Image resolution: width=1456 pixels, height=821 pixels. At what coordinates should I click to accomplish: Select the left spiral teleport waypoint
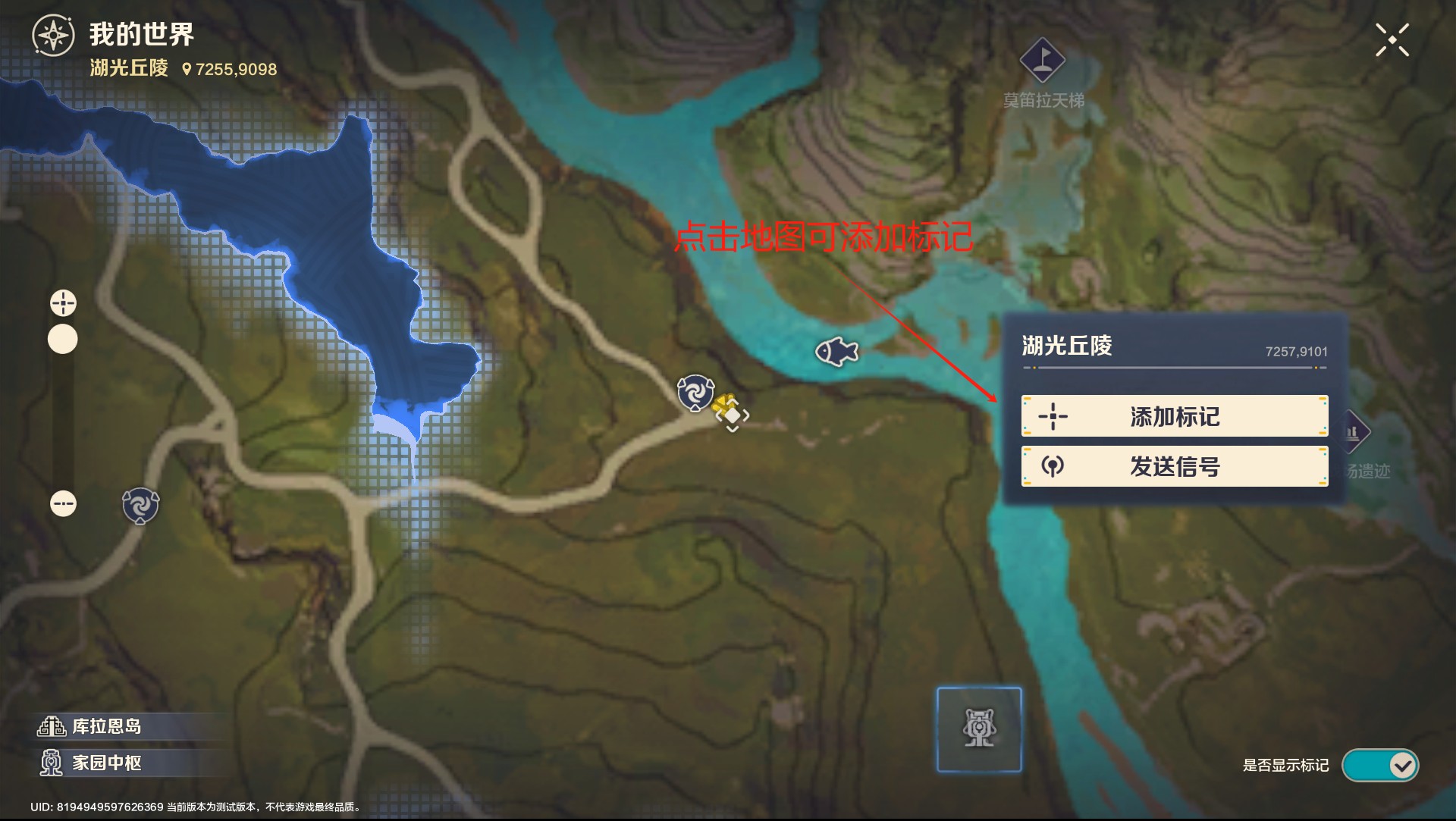[x=139, y=506]
